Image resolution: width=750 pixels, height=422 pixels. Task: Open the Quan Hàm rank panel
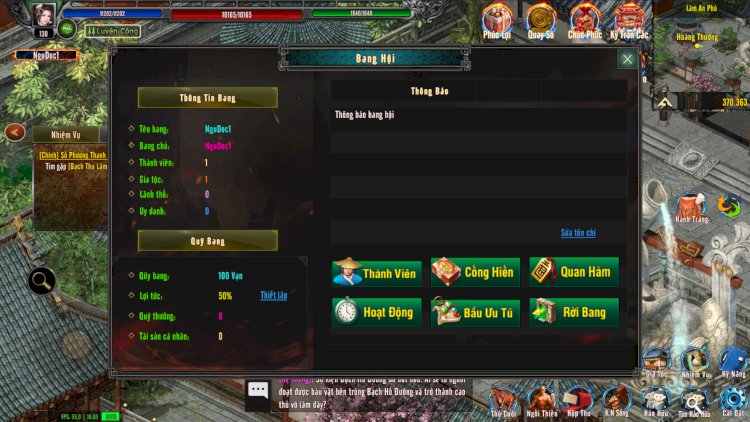coord(573,272)
